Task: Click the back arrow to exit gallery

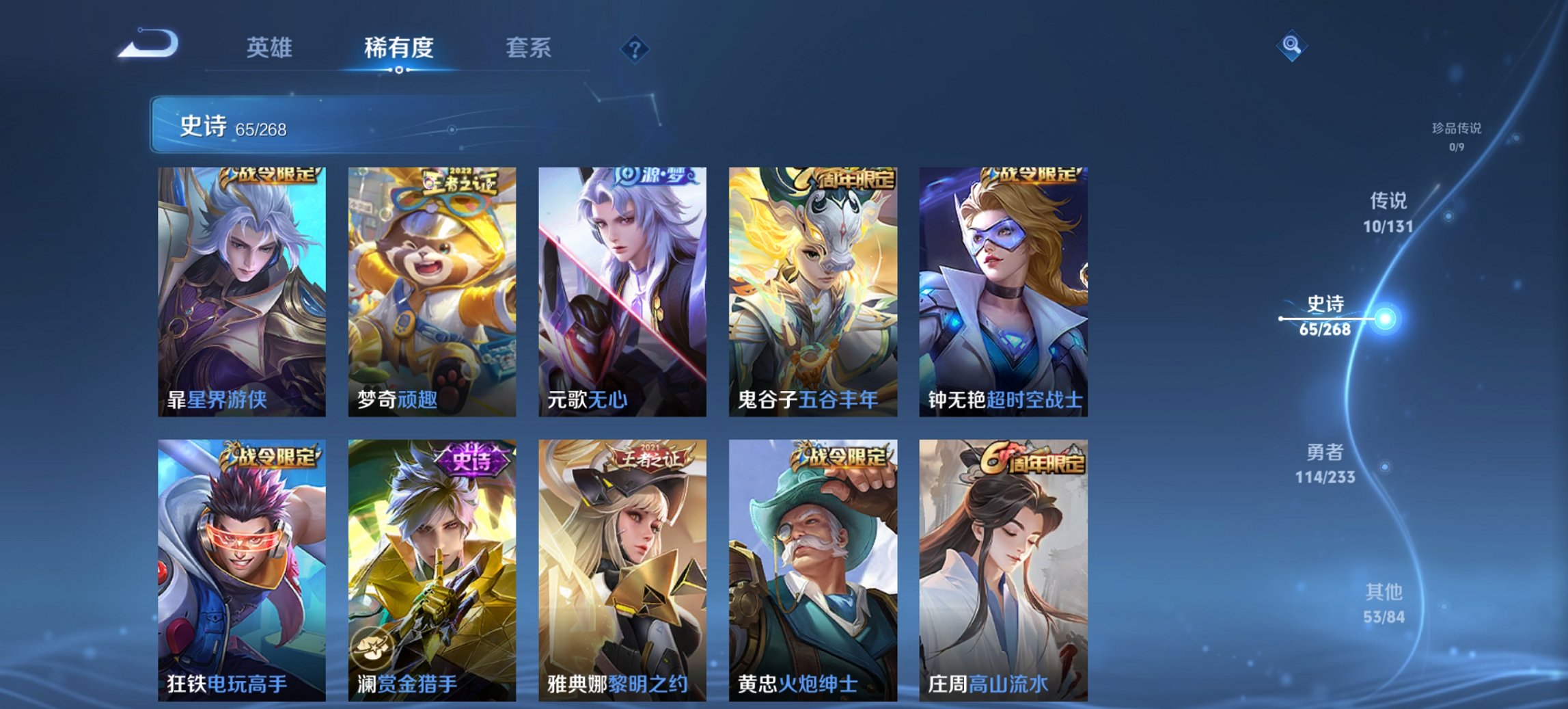Action: tap(146, 43)
